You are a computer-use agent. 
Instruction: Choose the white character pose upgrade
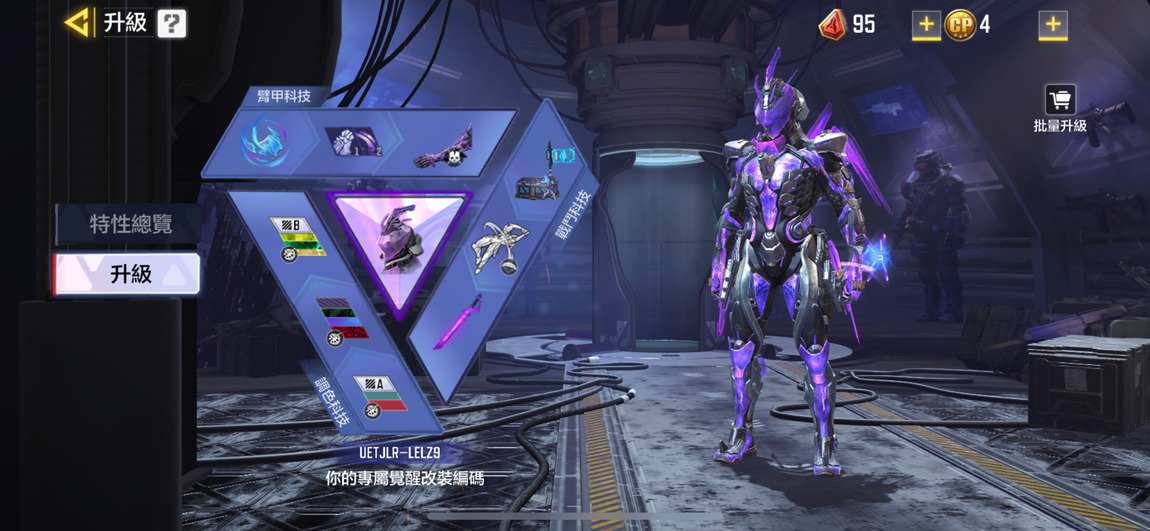pos(495,247)
